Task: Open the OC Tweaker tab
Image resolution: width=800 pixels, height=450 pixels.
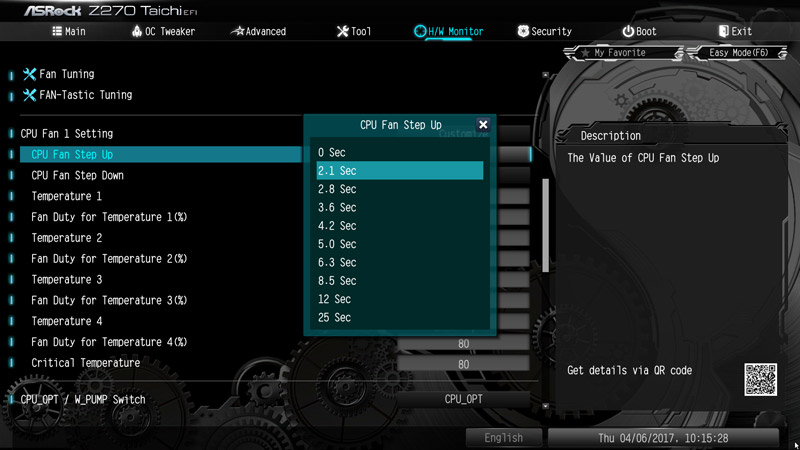Action: click(163, 31)
